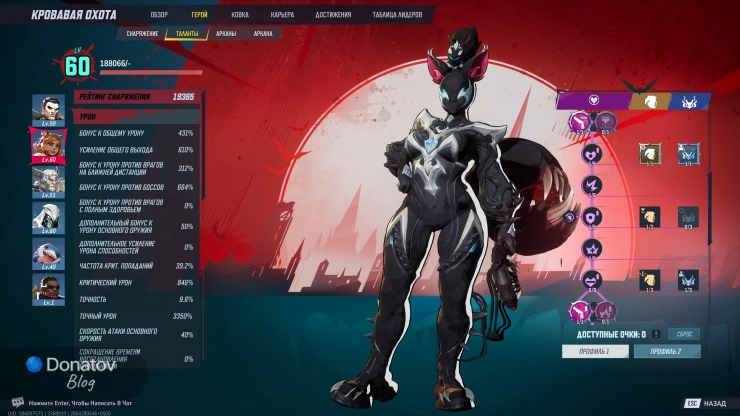
Task: Switch to Профиль 2 talent profile
Action: [667, 352]
